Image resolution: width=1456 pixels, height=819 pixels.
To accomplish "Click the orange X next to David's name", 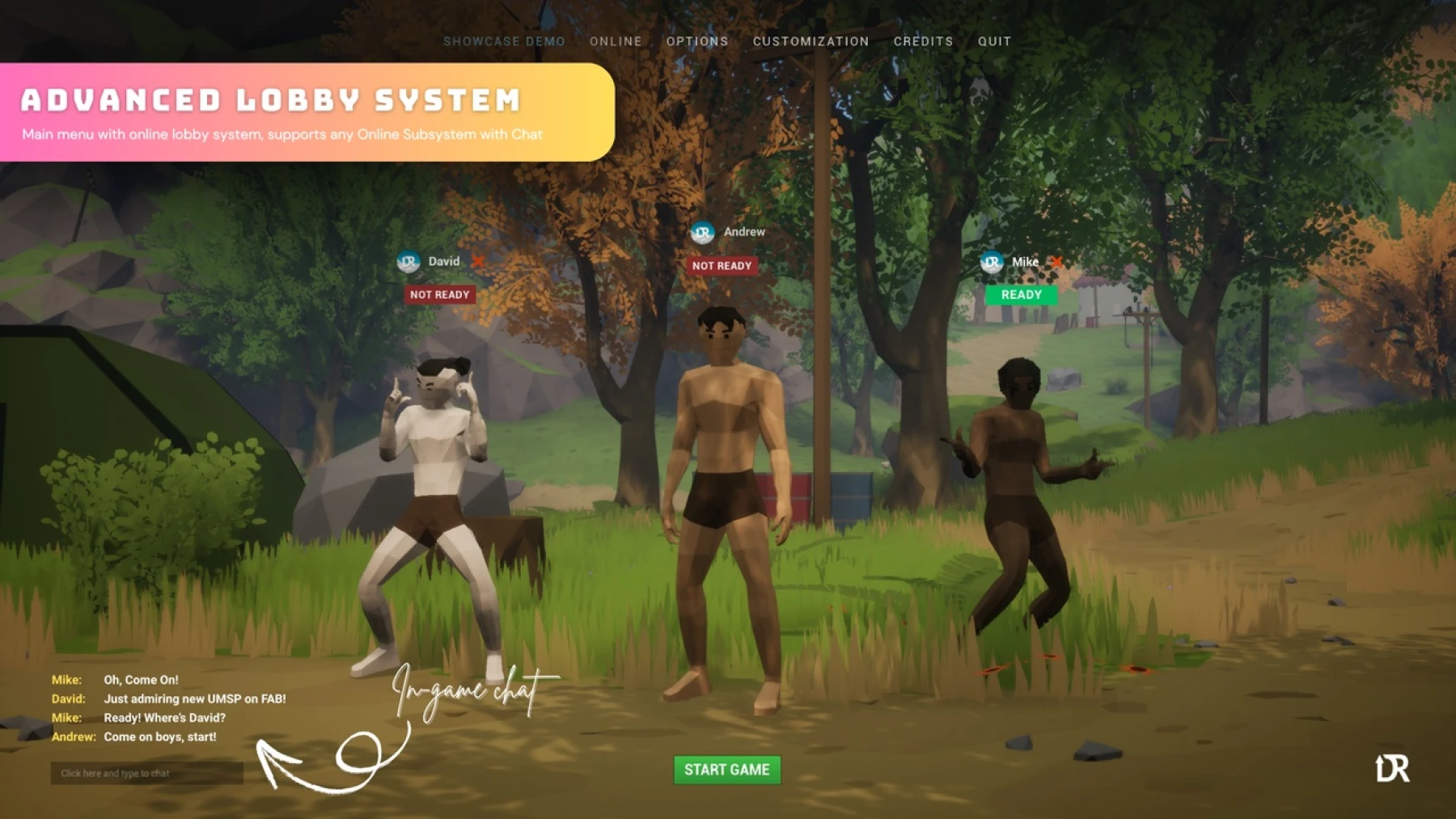I will tap(479, 262).
